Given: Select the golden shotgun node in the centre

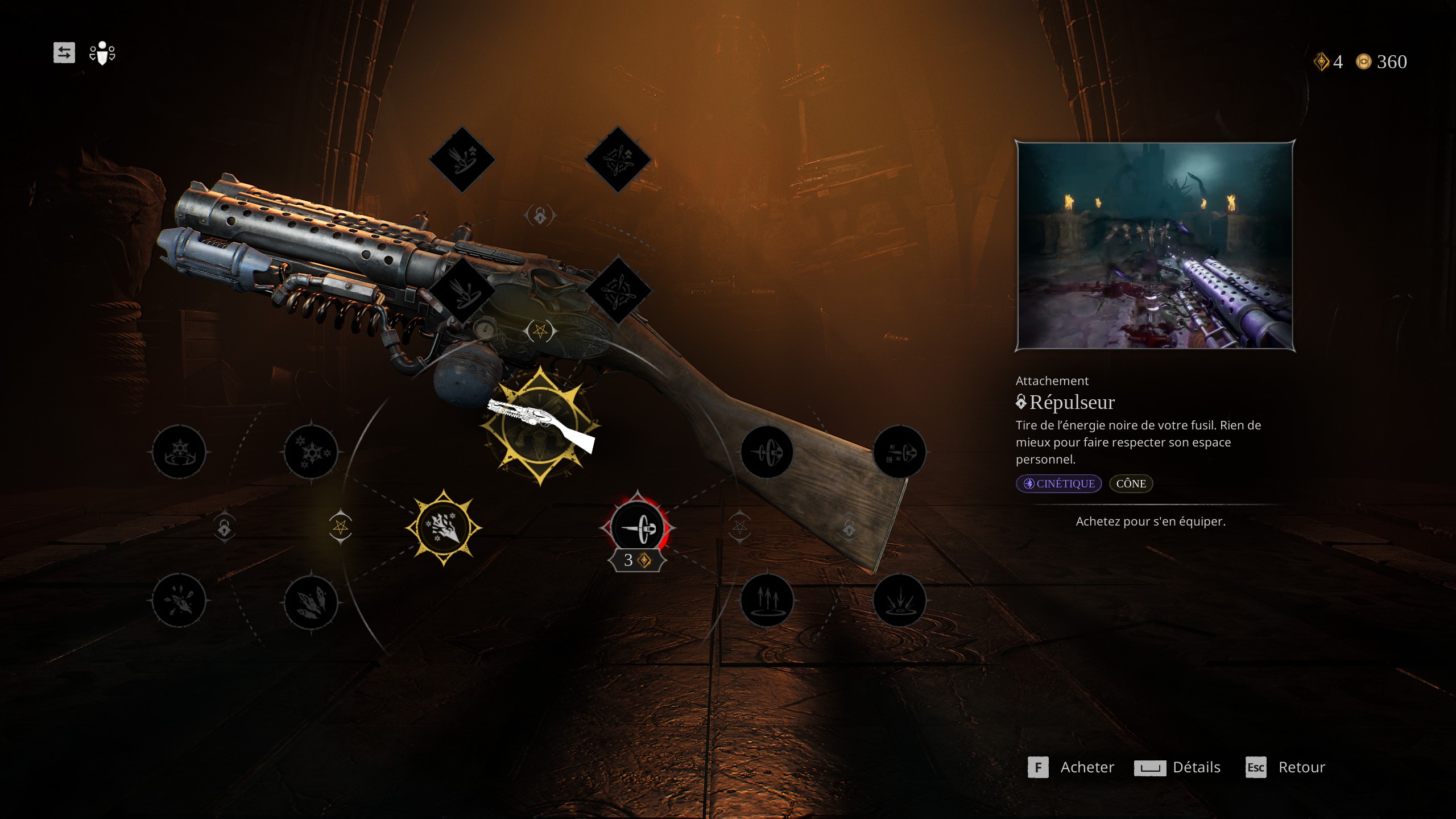Looking at the screenshot, I should tap(540, 425).
